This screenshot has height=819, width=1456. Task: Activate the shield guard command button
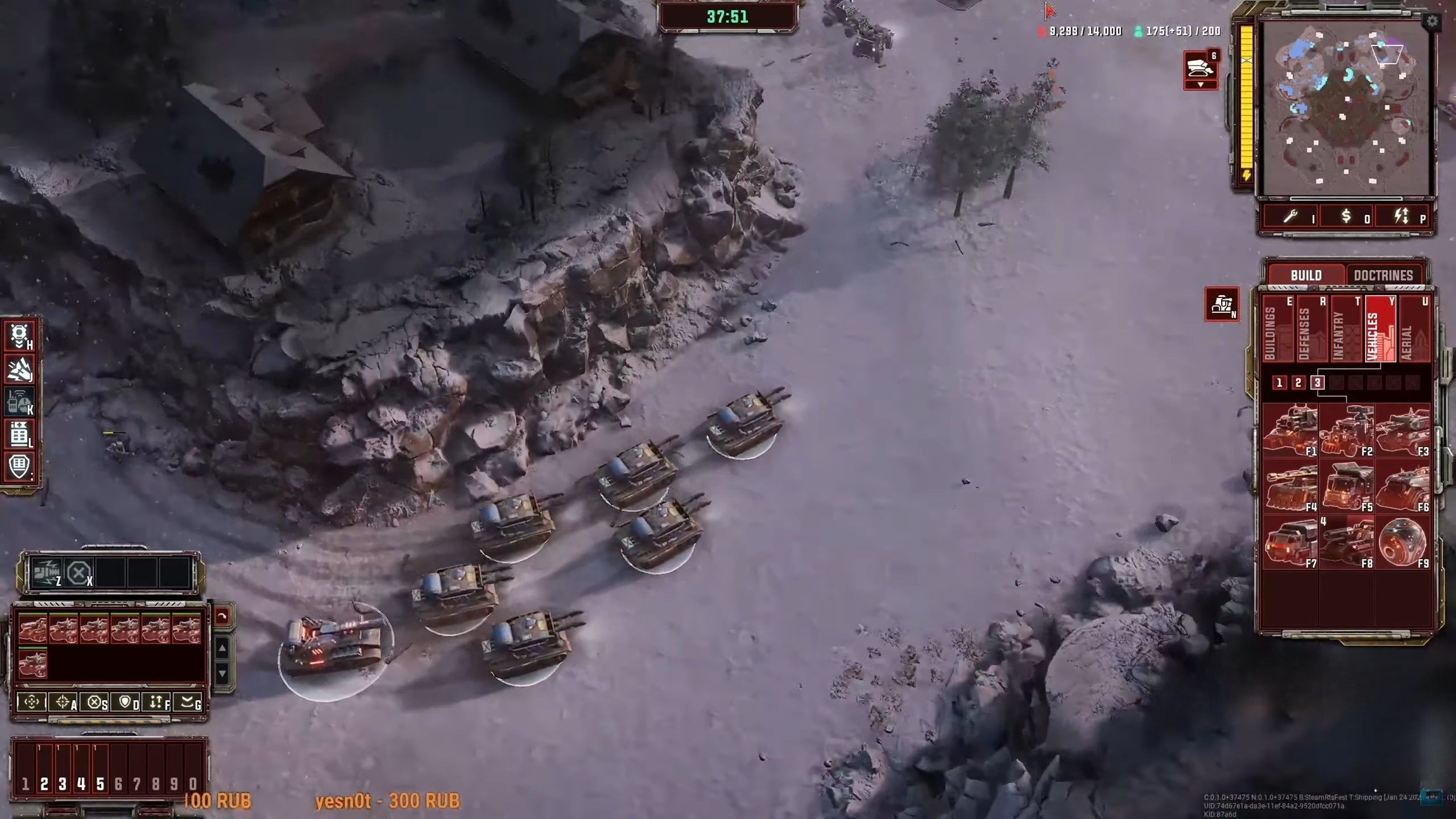(126, 702)
